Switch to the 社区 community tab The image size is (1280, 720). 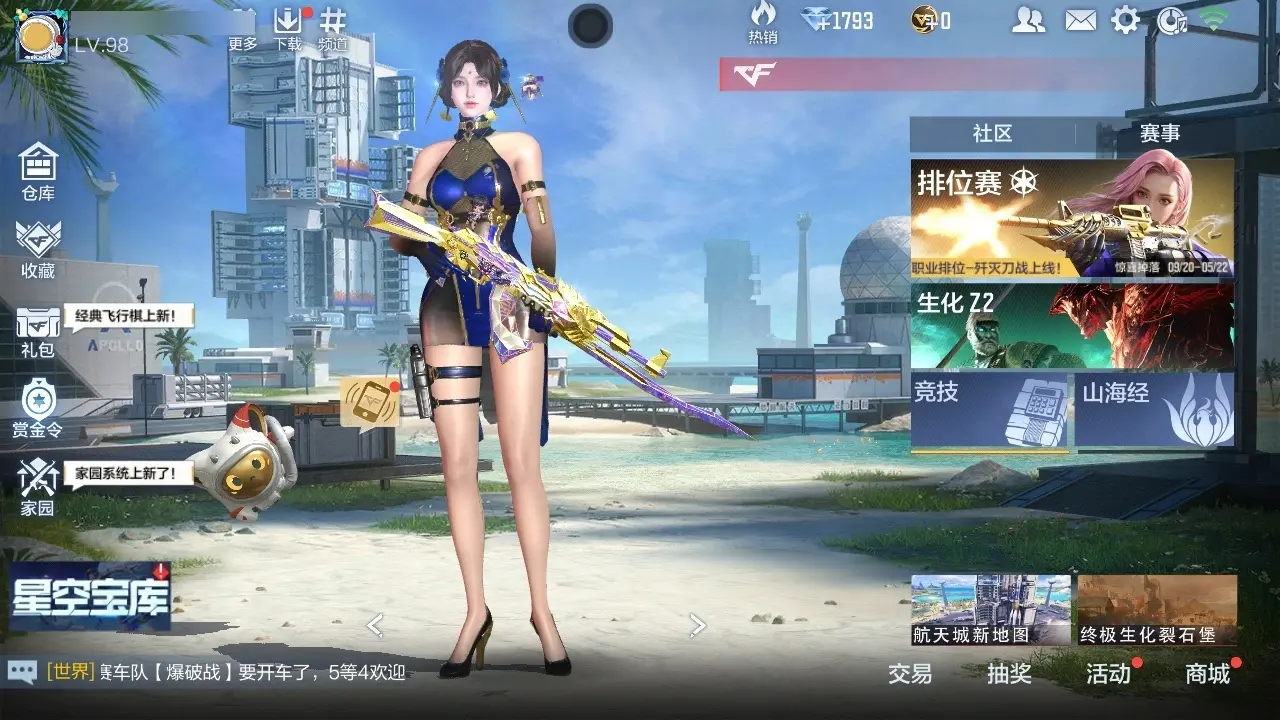point(992,134)
